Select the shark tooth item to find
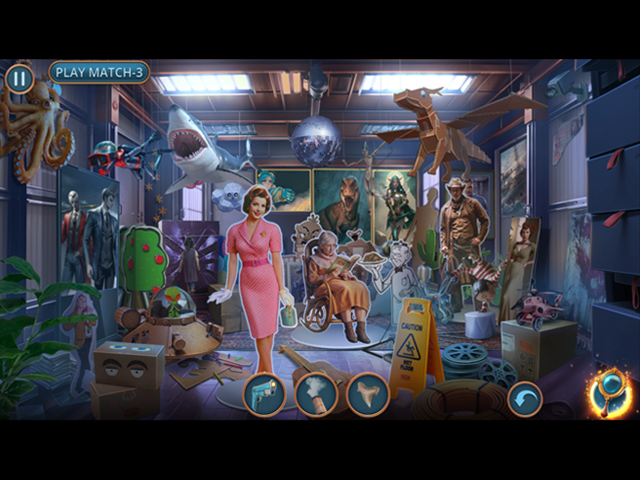Image resolution: width=640 pixels, height=480 pixels. pos(367,394)
